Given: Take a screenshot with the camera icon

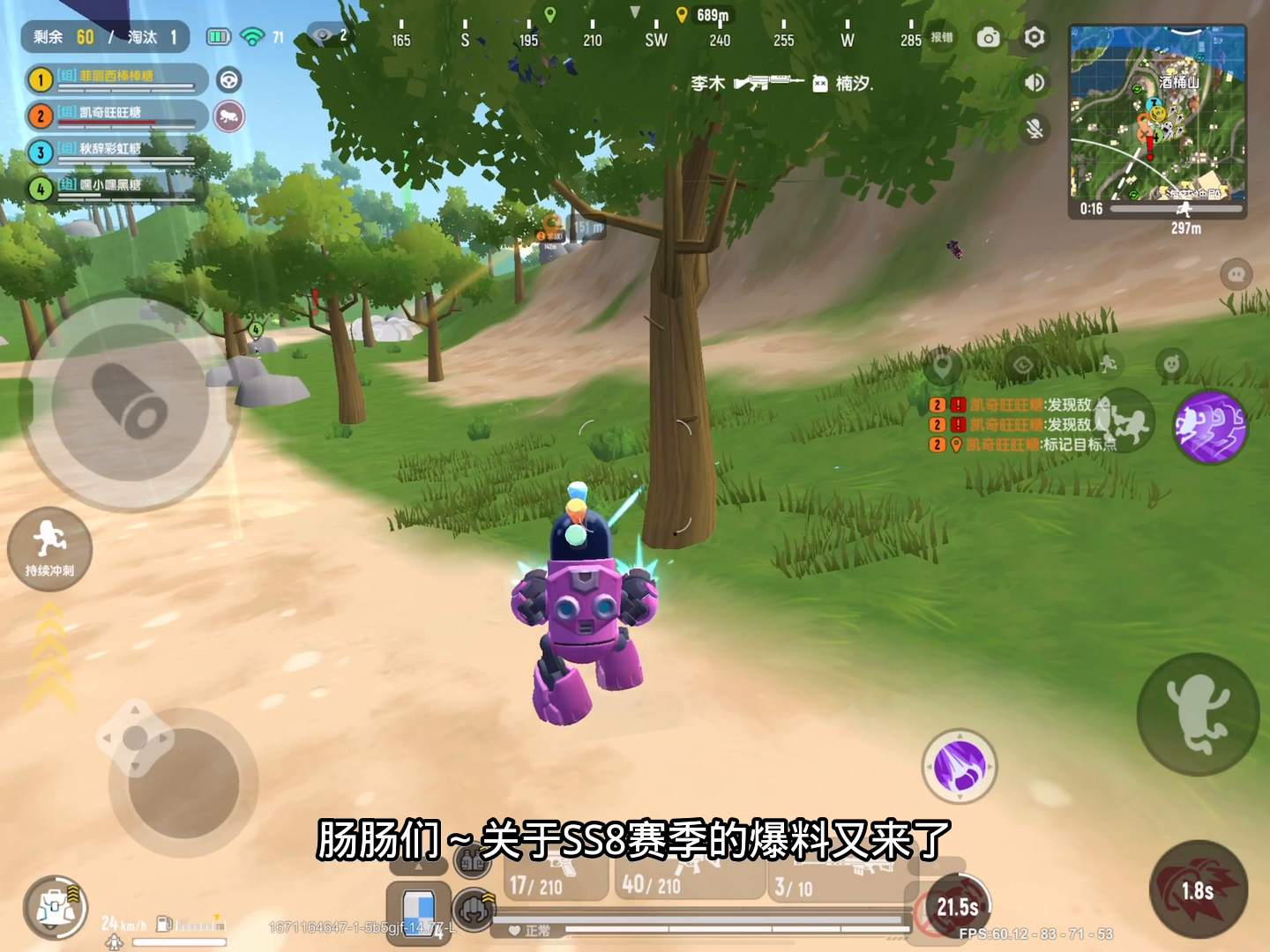Looking at the screenshot, I should pyautogui.click(x=987, y=39).
